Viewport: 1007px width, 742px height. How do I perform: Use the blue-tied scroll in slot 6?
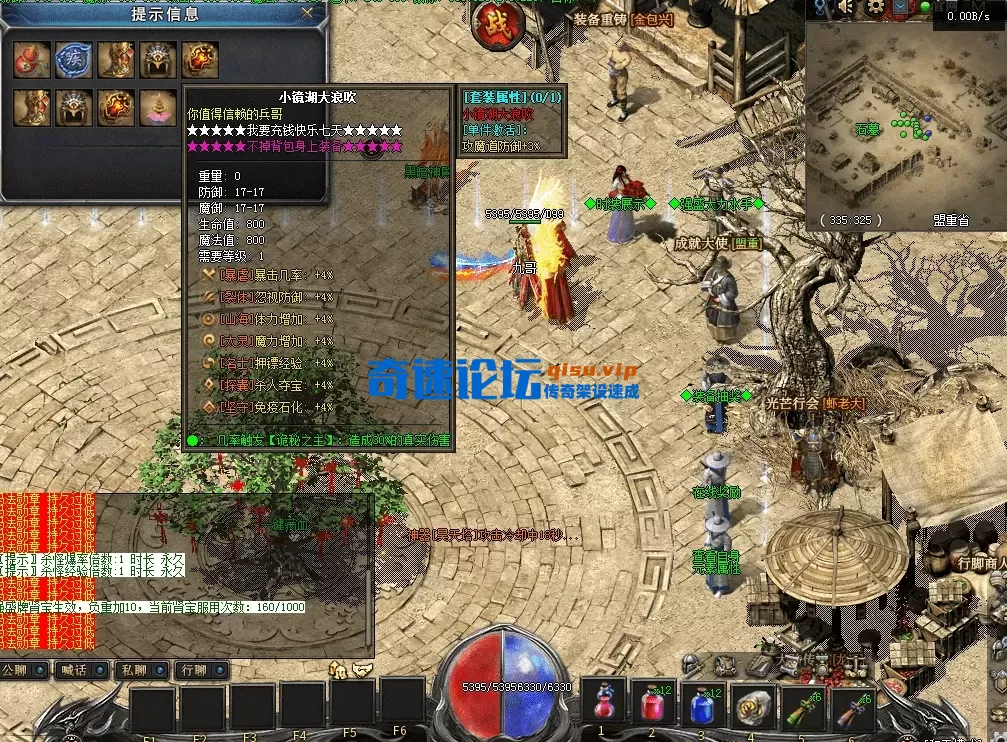tap(852, 706)
